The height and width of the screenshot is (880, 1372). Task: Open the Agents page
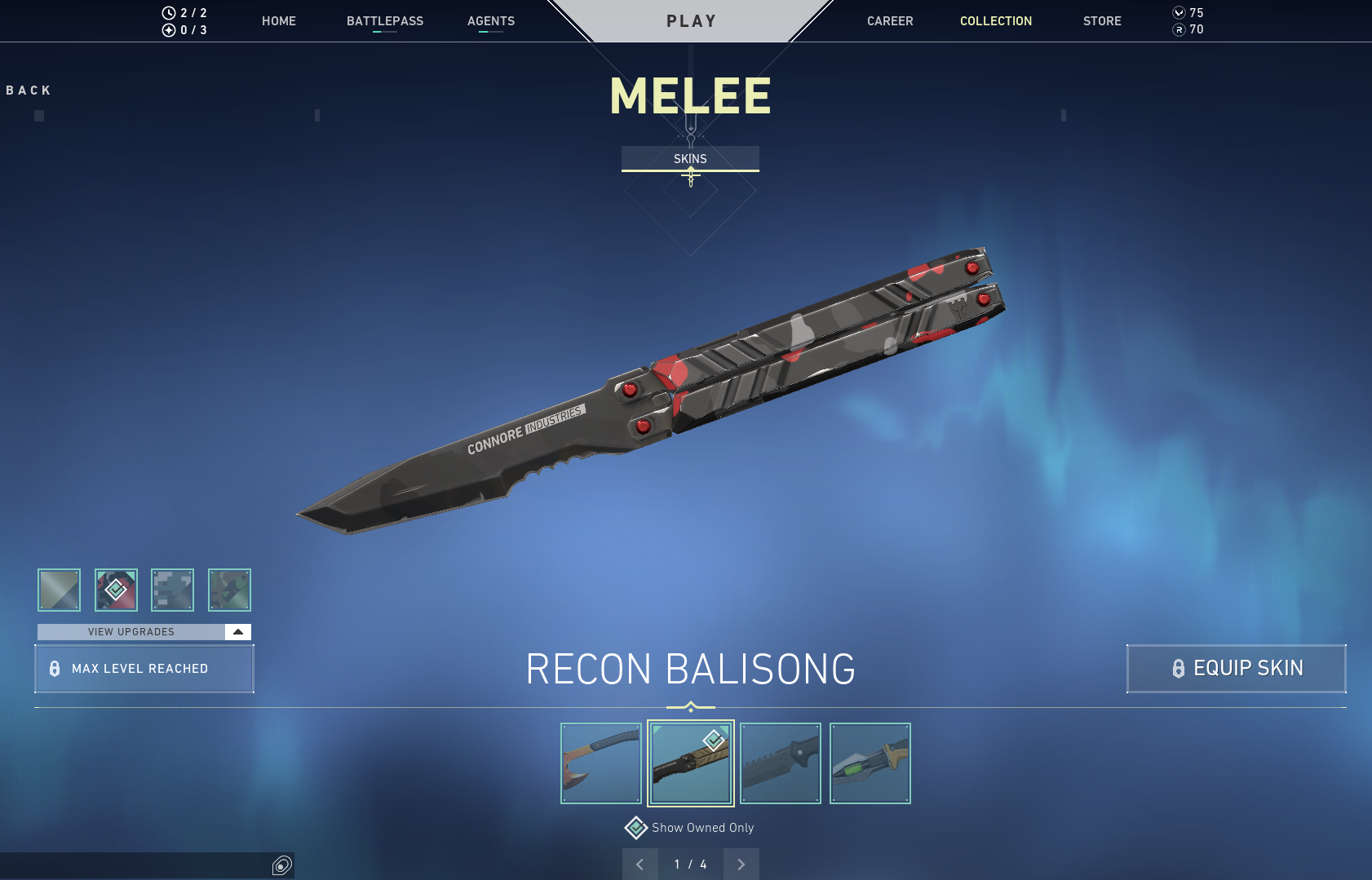click(491, 21)
